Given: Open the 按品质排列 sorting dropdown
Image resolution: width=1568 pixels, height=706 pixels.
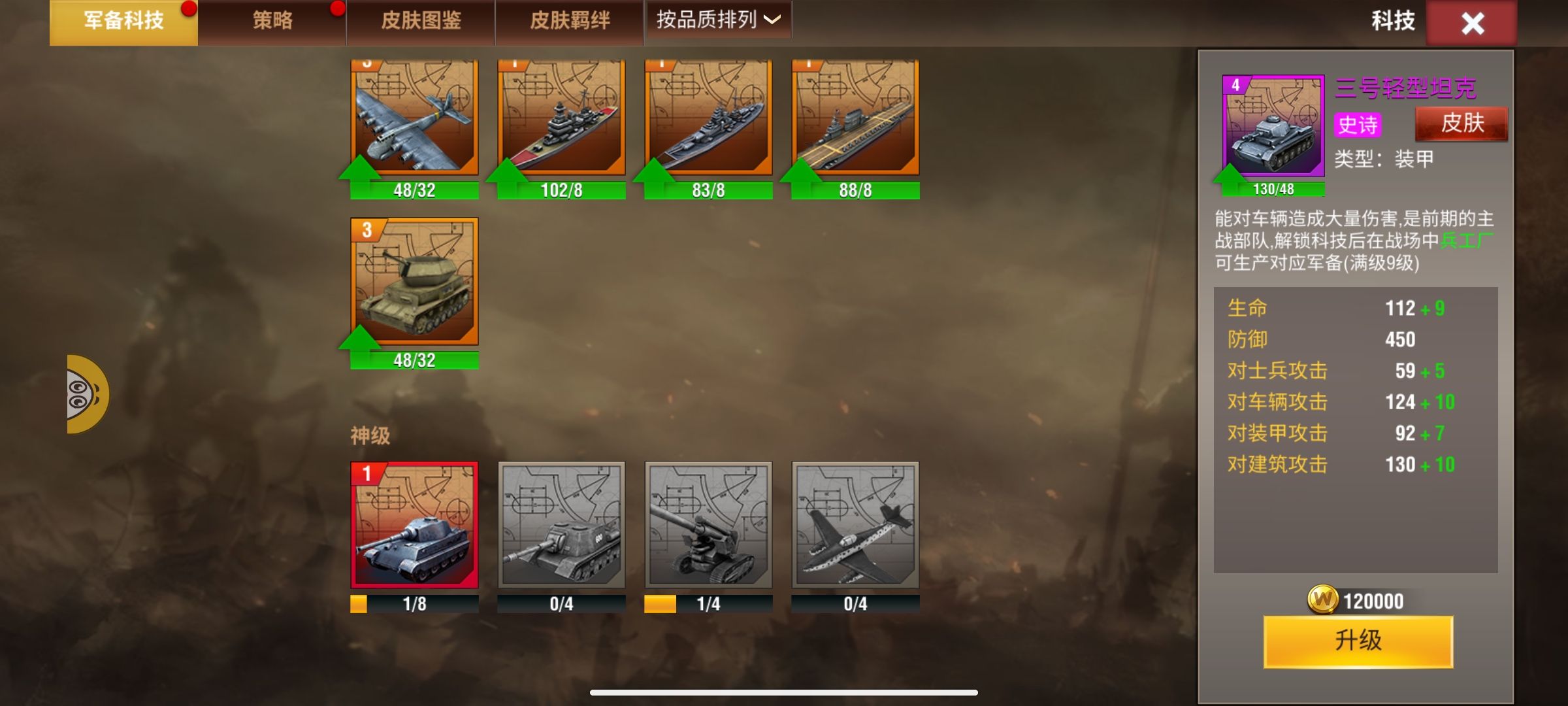Looking at the screenshot, I should [717, 20].
